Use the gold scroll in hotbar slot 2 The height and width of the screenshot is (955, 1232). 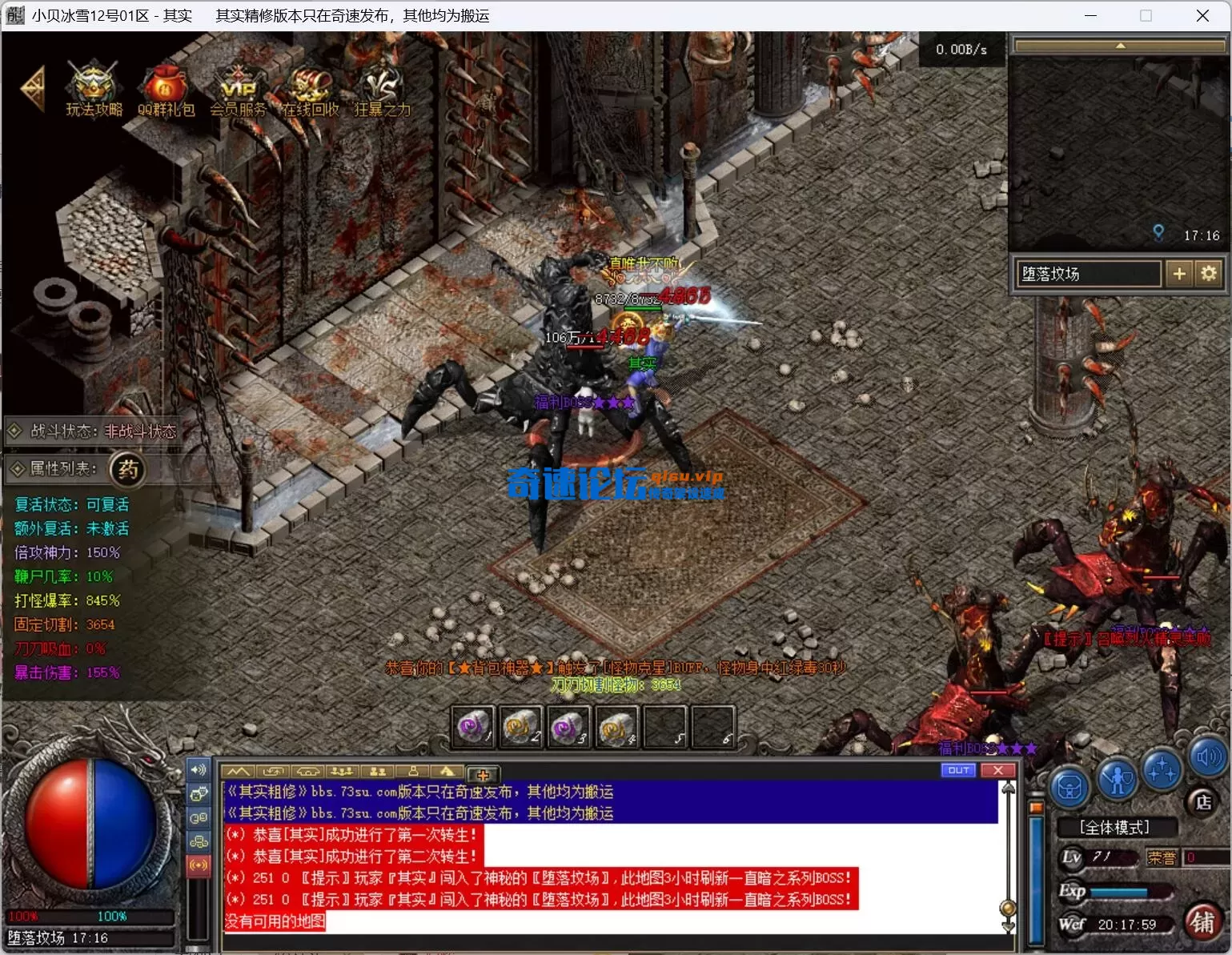point(521,727)
